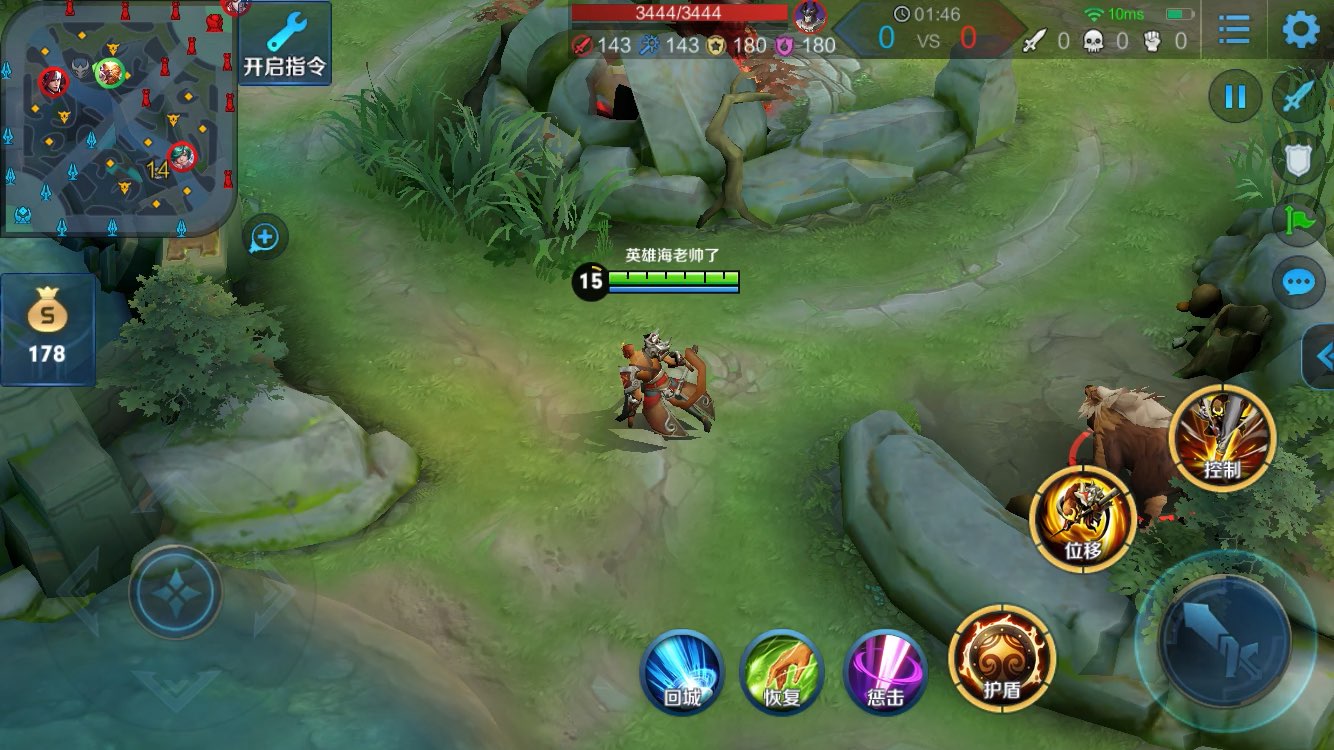Open the settings gear menu
1334x750 pixels.
[x=1300, y=31]
